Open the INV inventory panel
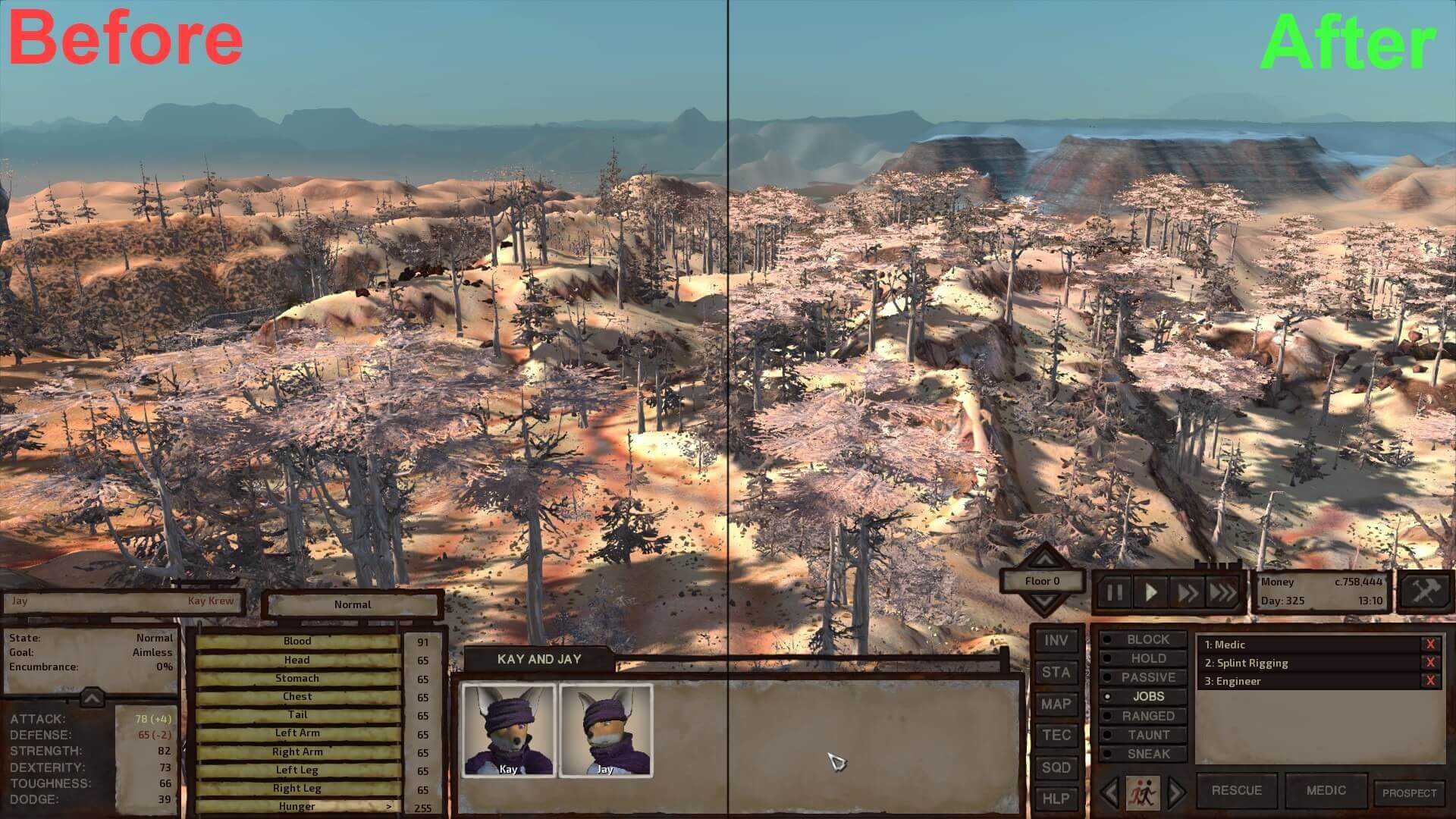Image resolution: width=1456 pixels, height=819 pixels. tap(1056, 641)
